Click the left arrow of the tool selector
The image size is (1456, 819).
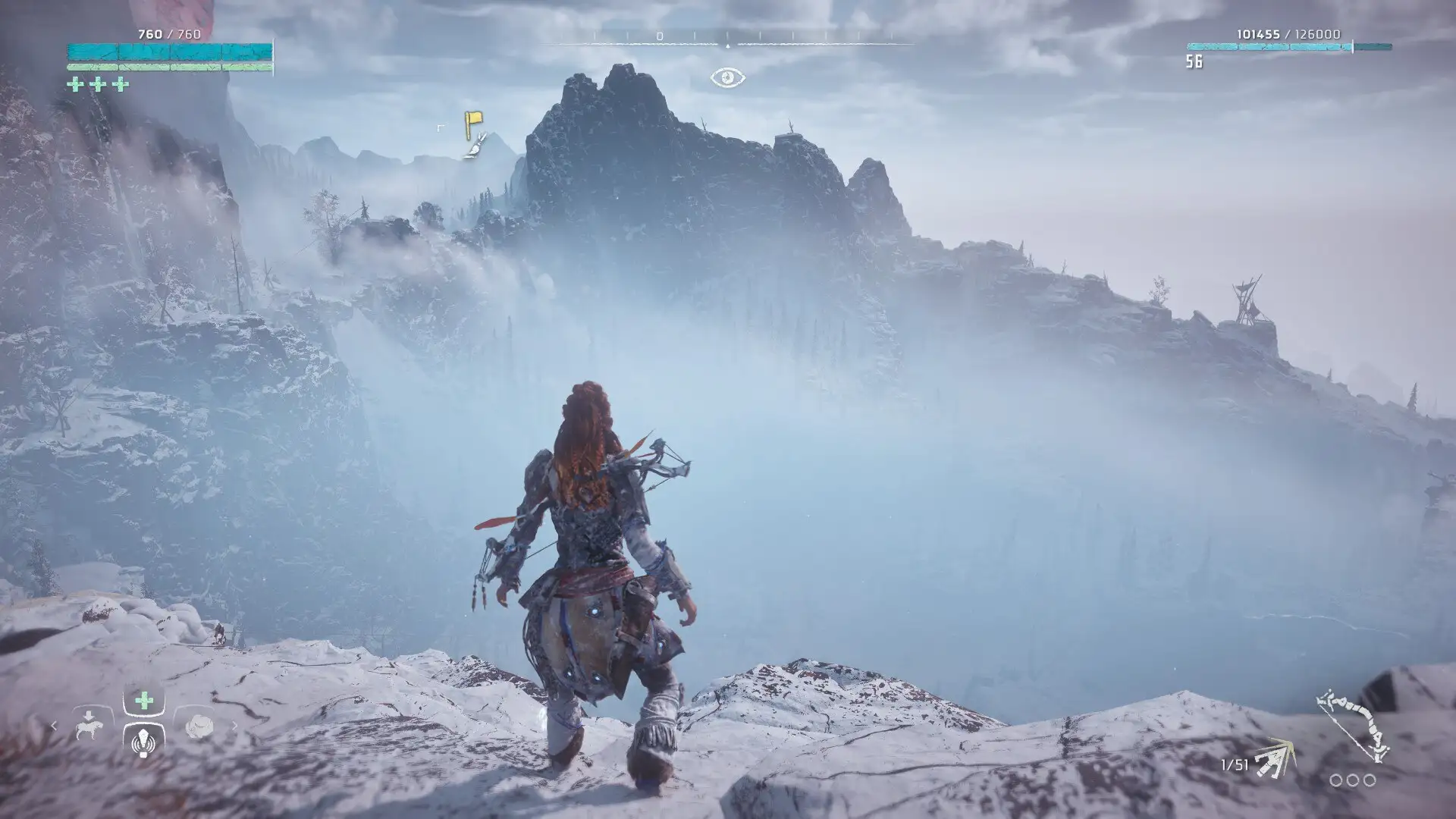pyautogui.click(x=54, y=726)
